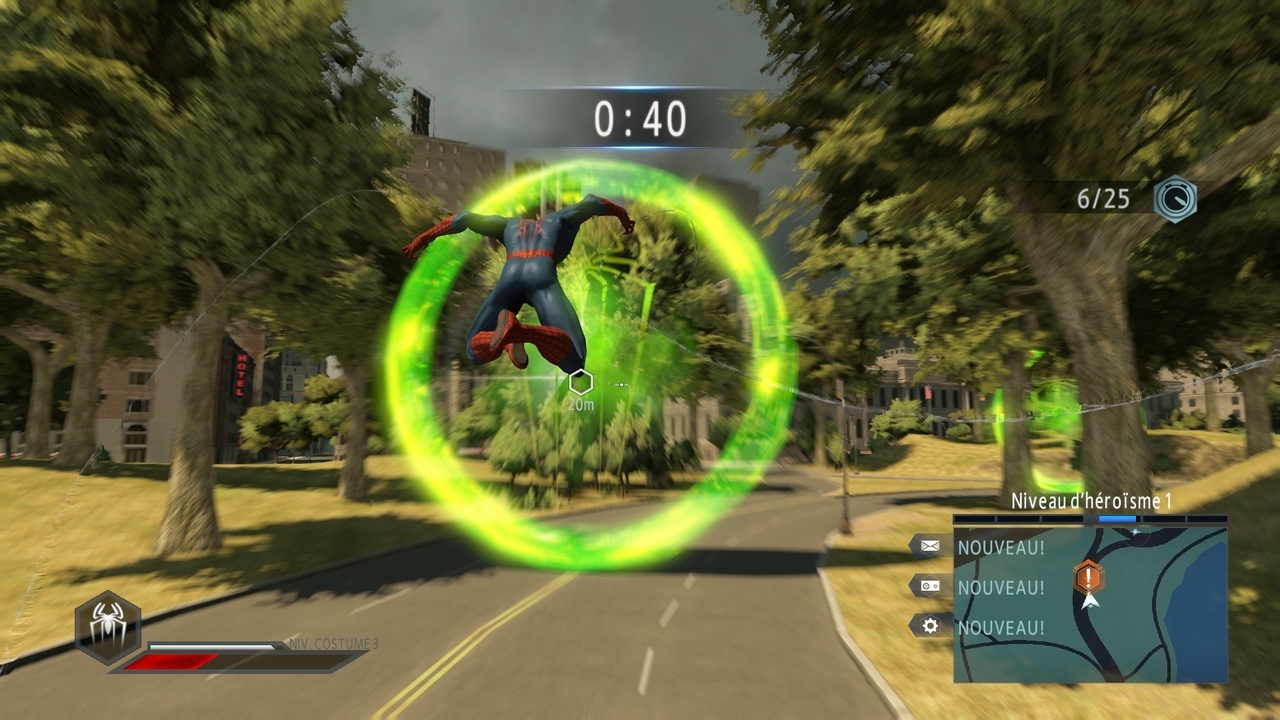The image size is (1280, 720).
Task: Open the gear upgrades notification icon
Action: pyautogui.click(x=930, y=626)
